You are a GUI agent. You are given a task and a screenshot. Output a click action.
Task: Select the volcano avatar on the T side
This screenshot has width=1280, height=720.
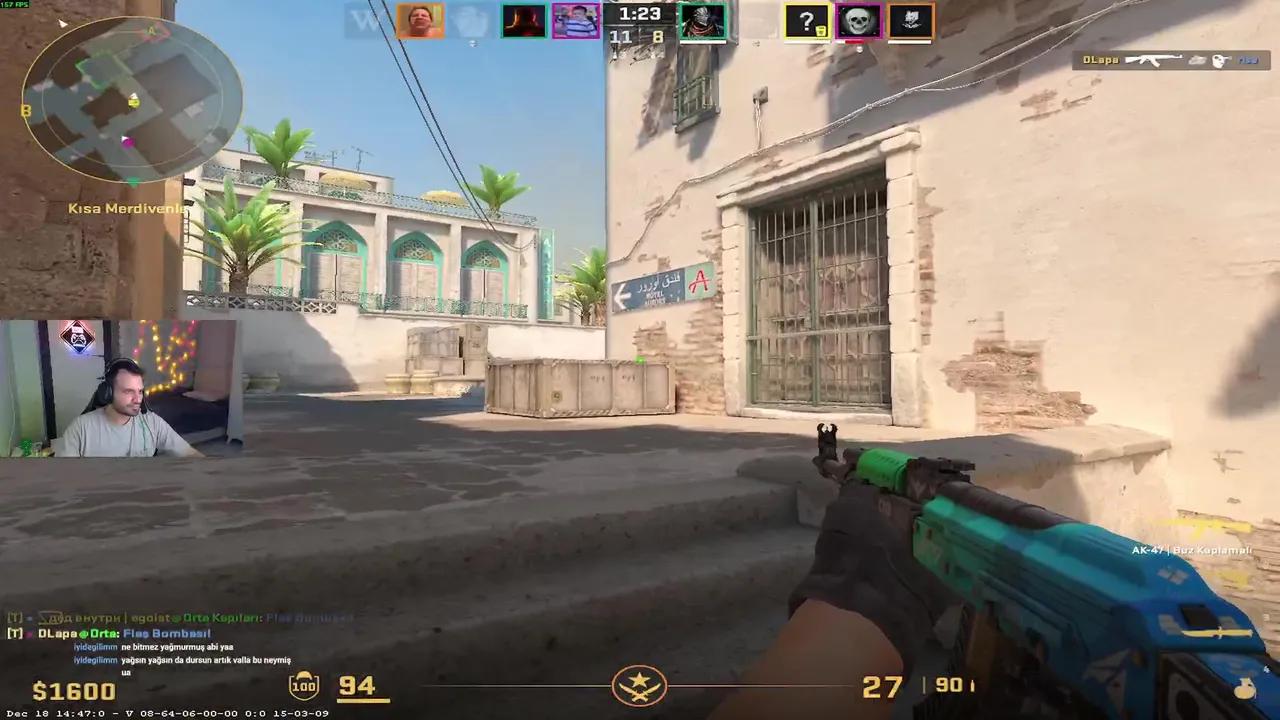pos(523,21)
